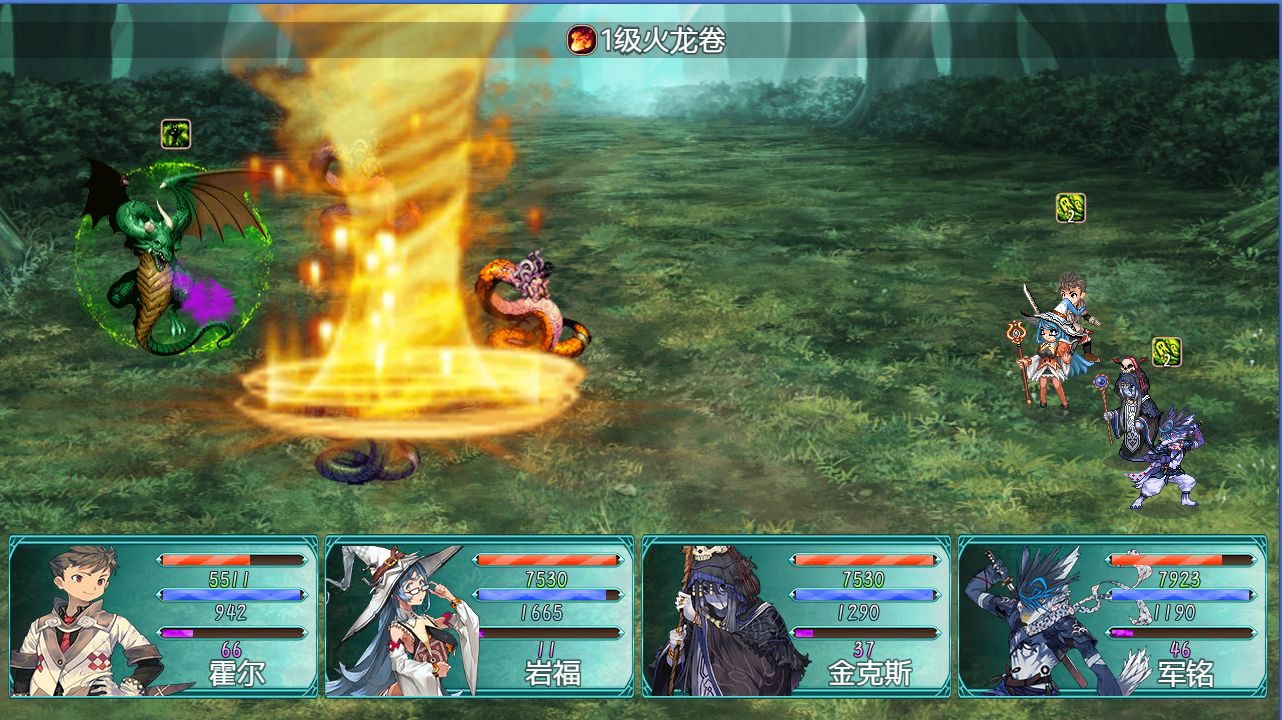Select party member 霍尔's status panel

pos(164,616)
